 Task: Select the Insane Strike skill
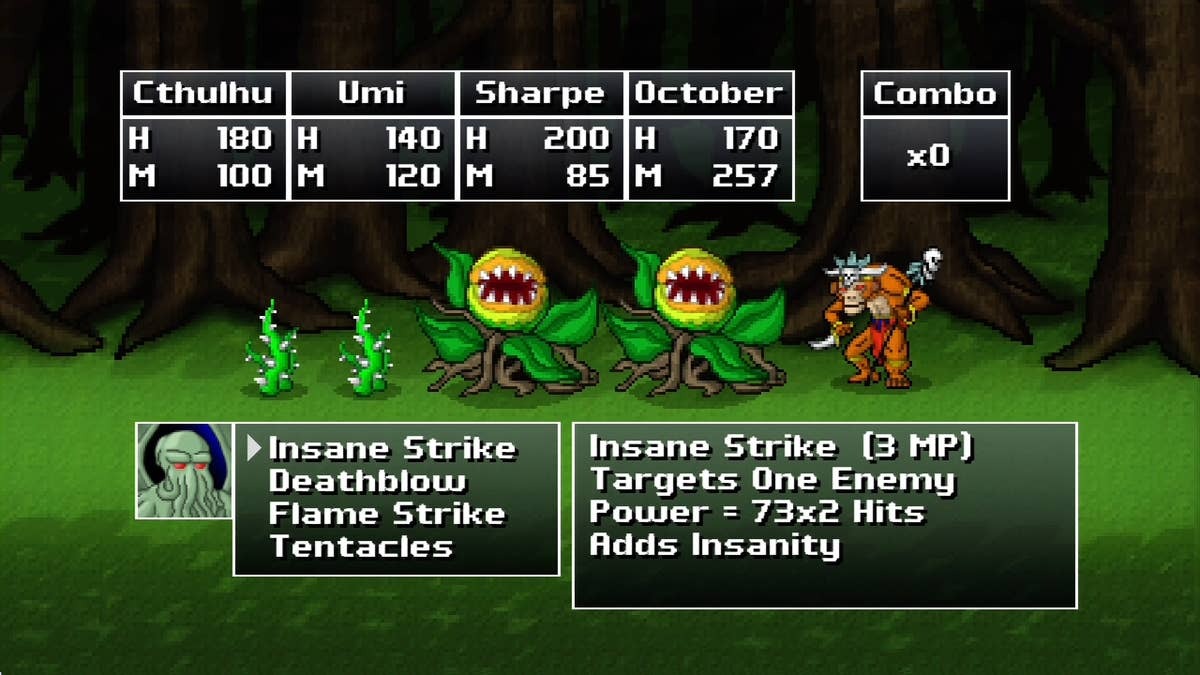[x=392, y=448]
